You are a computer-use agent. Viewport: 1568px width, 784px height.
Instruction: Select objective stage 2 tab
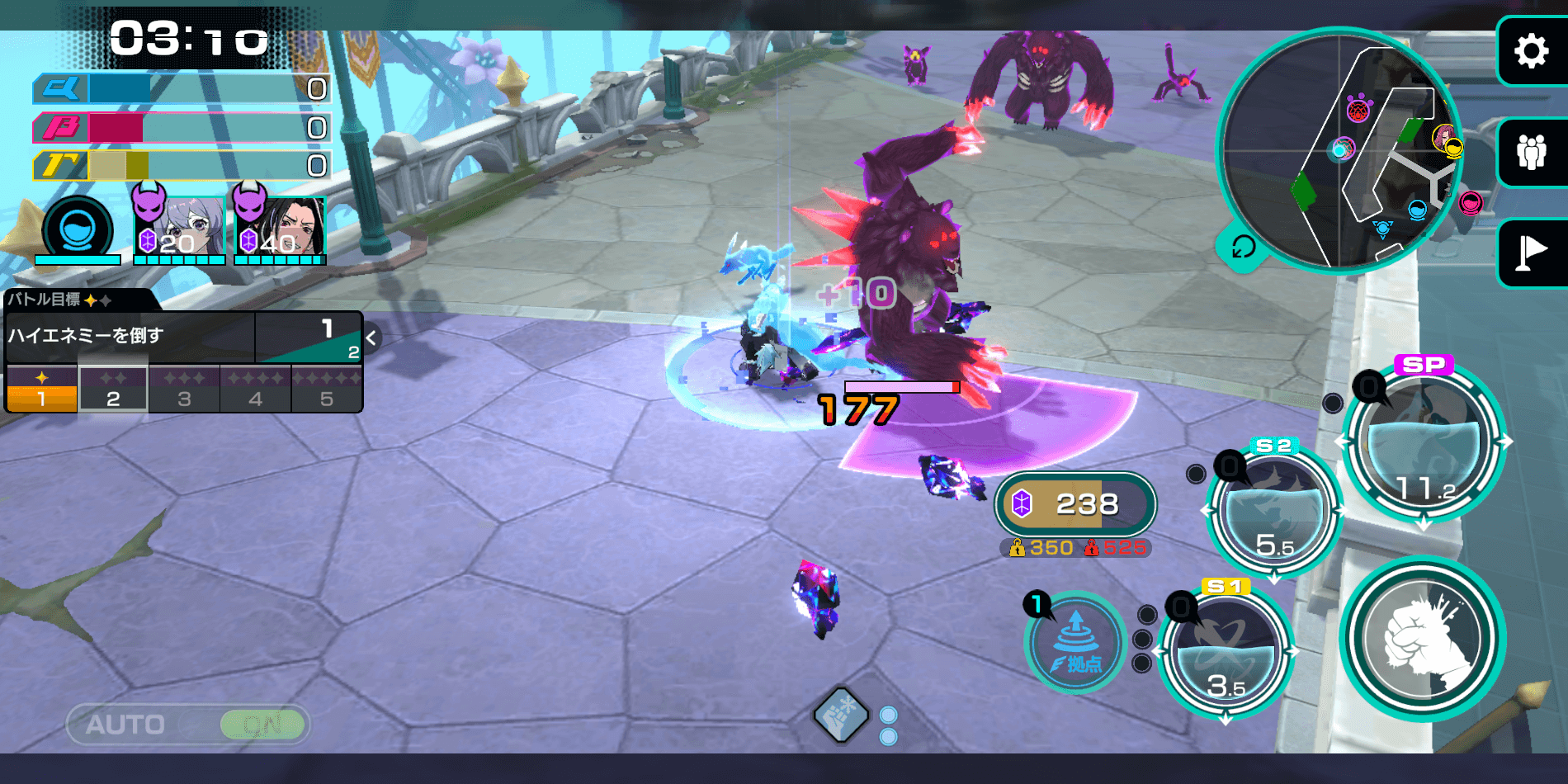coord(113,389)
